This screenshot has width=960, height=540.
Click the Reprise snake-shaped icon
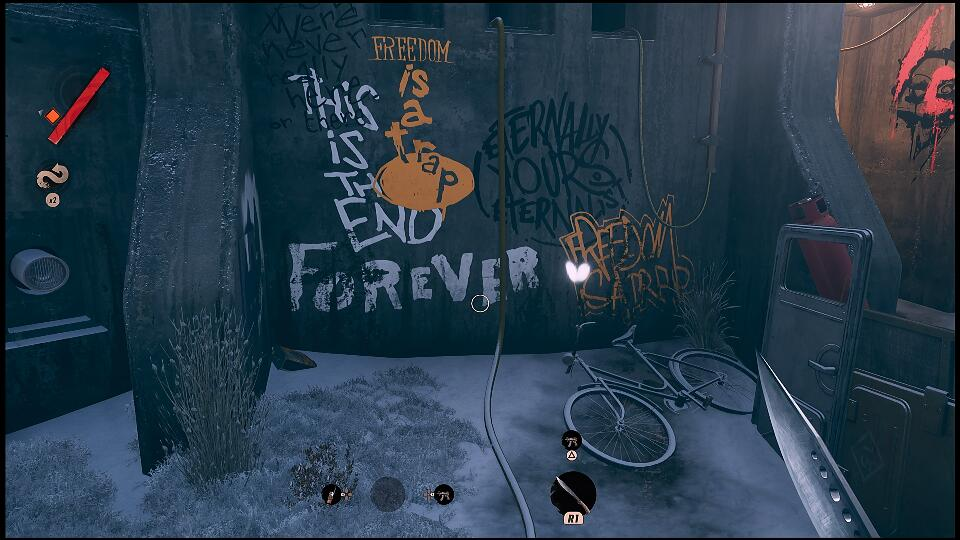click(51, 179)
